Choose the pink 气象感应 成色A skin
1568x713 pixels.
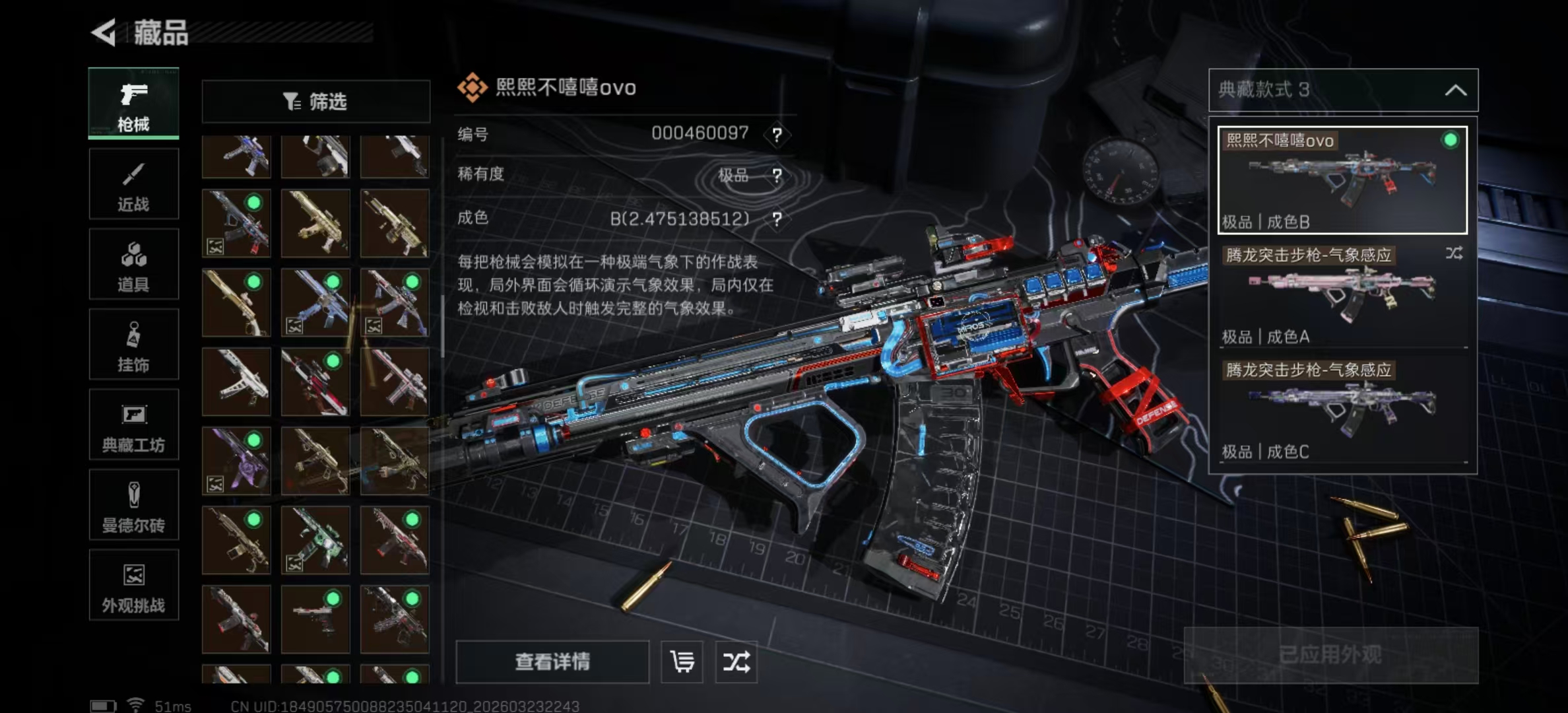pyautogui.click(x=1342, y=295)
